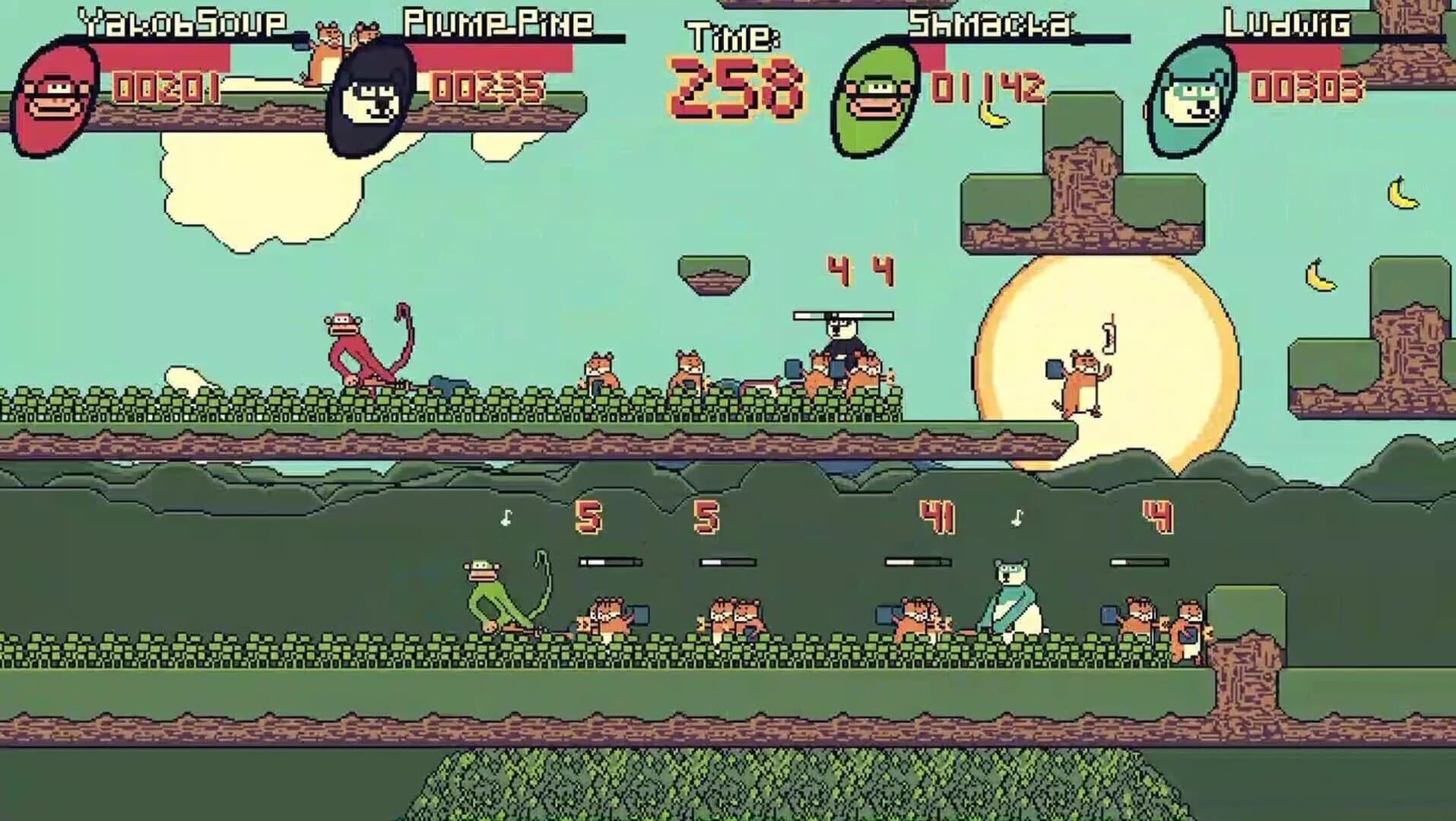Click the '44' damage numbers near the hat hamster
This screenshot has width=1456, height=821.
(858, 270)
